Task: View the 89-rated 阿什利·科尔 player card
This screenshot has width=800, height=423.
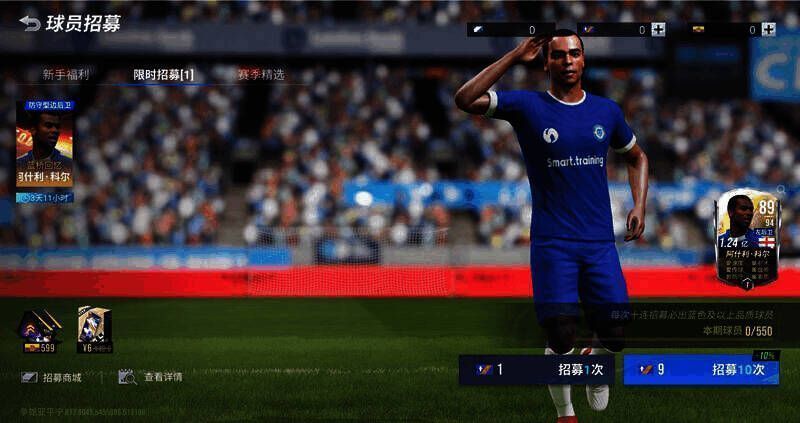Action: coord(746,238)
